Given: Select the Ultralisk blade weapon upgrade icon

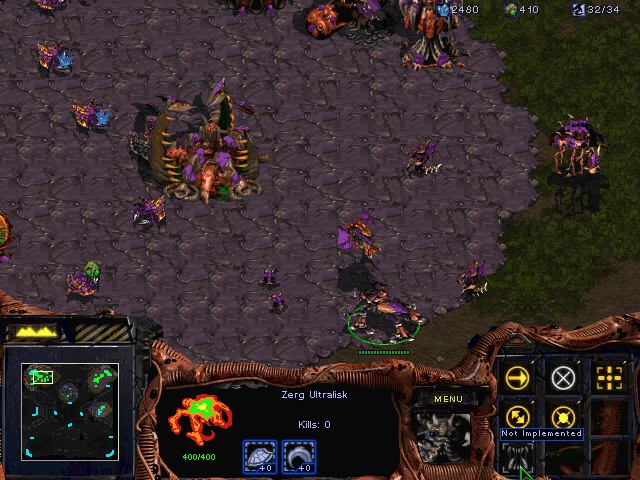Looking at the screenshot, I should (298, 457).
